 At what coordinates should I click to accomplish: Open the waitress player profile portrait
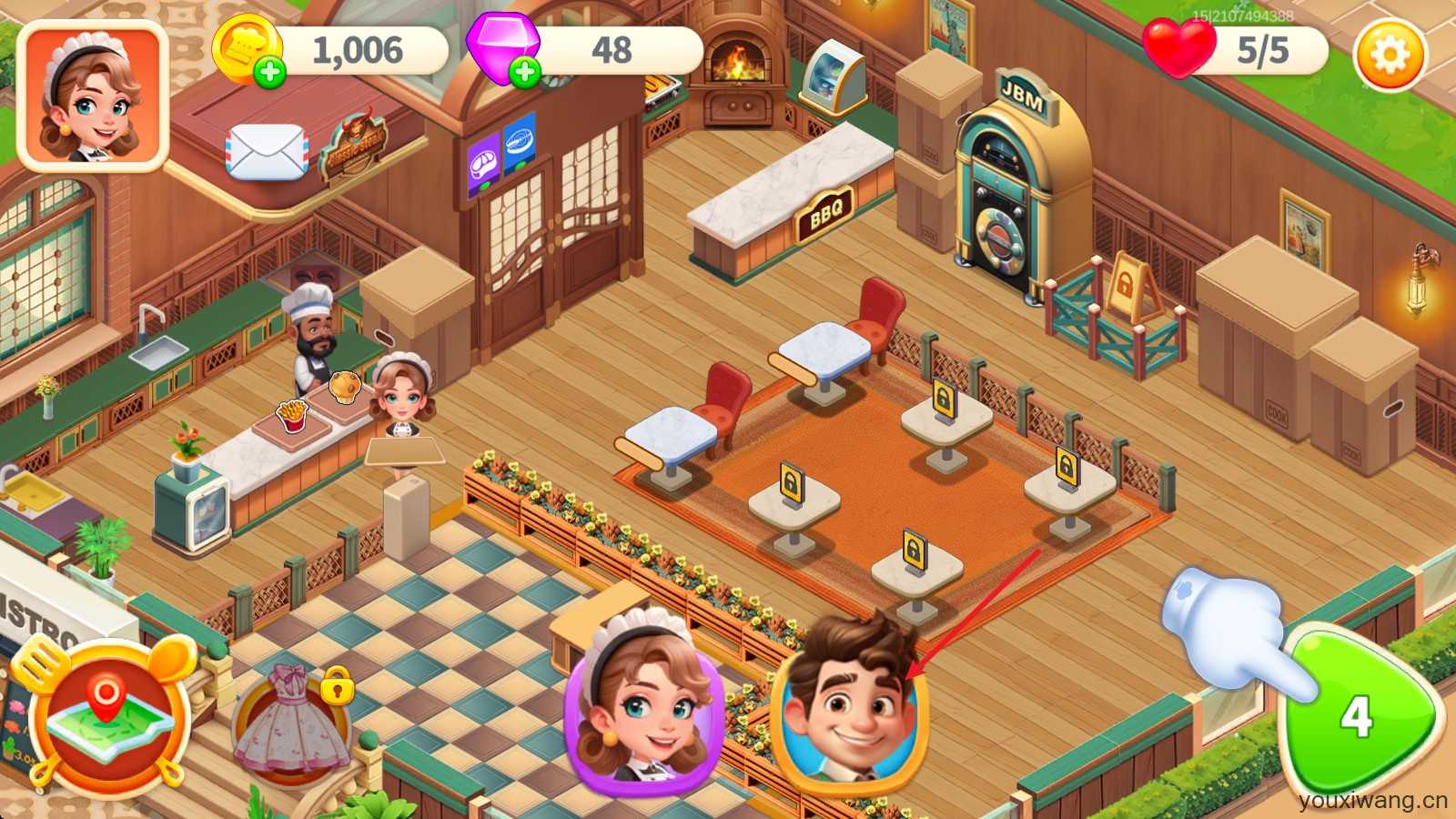tap(93, 96)
